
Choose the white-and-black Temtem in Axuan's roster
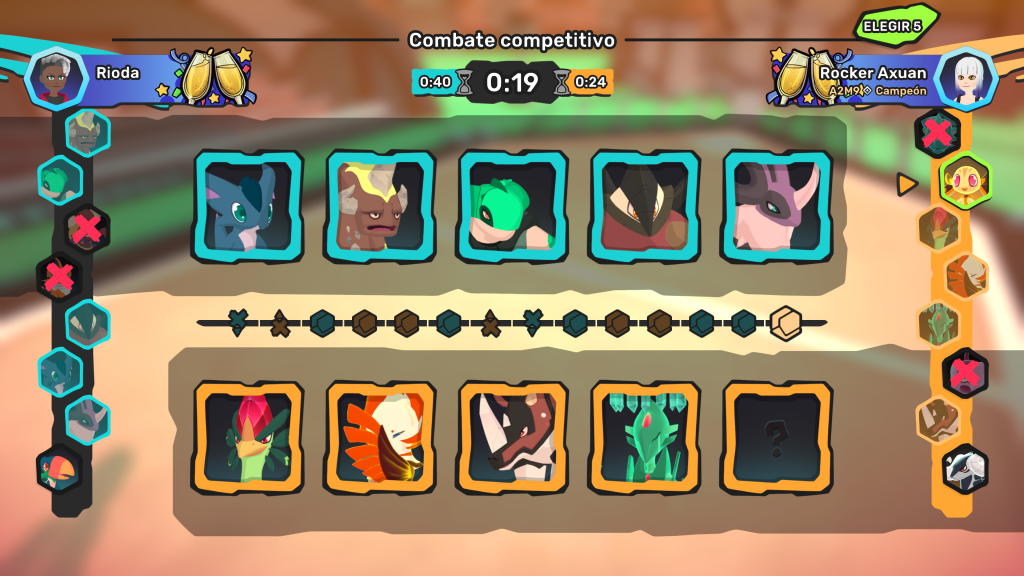965,469
